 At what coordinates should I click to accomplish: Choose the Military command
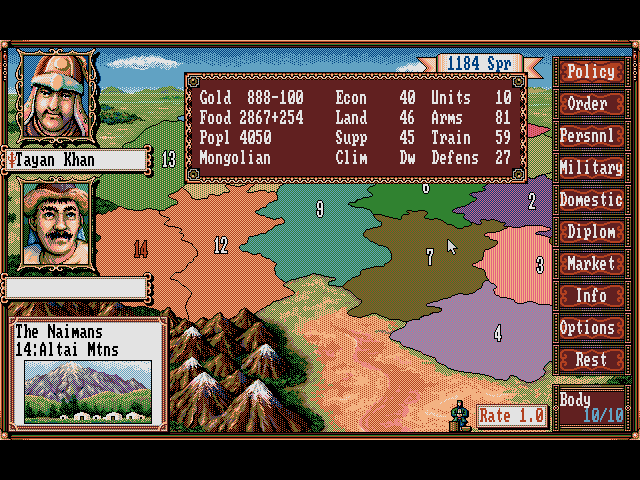point(591,168)
